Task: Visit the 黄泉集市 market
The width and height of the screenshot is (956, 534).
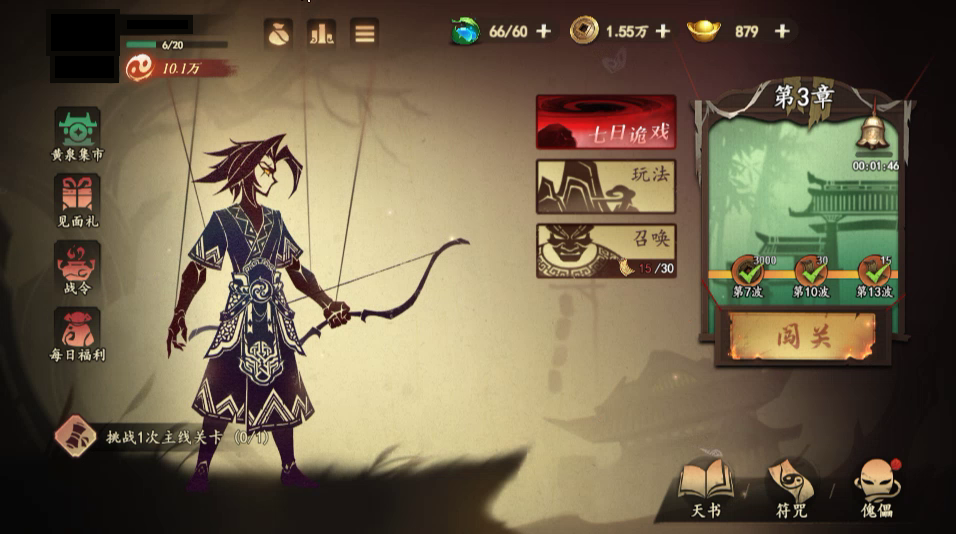Action: point(77,134)
